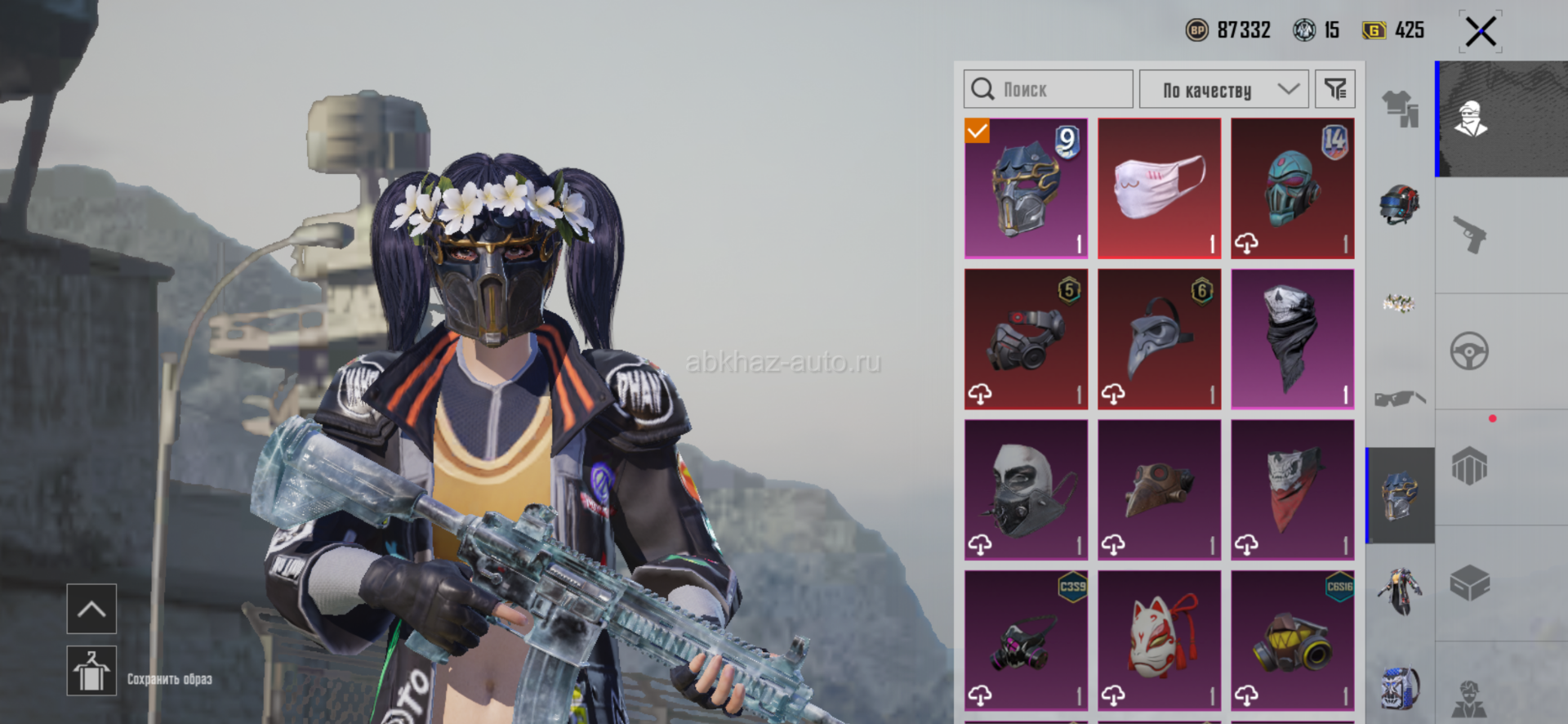This screenshot has width=1568, height=724.
Task: Close the inventory screen
Action: 1480,33
